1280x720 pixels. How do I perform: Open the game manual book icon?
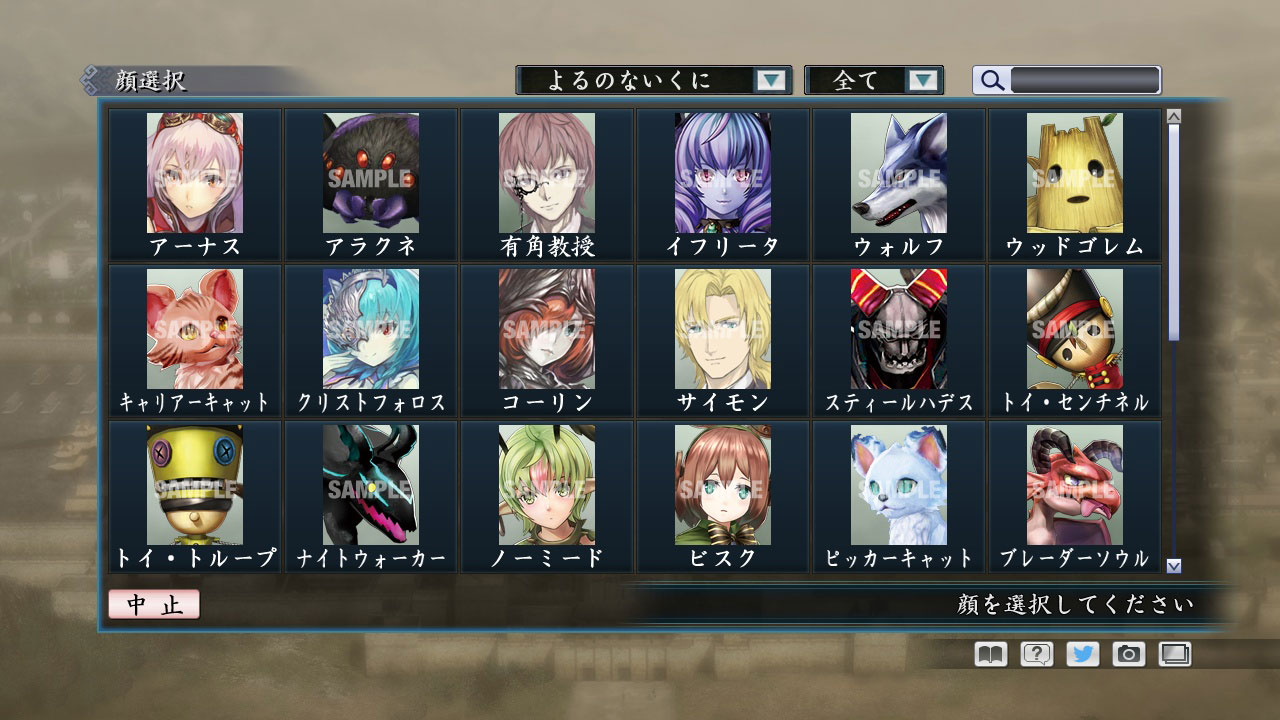tap(988, 654)
